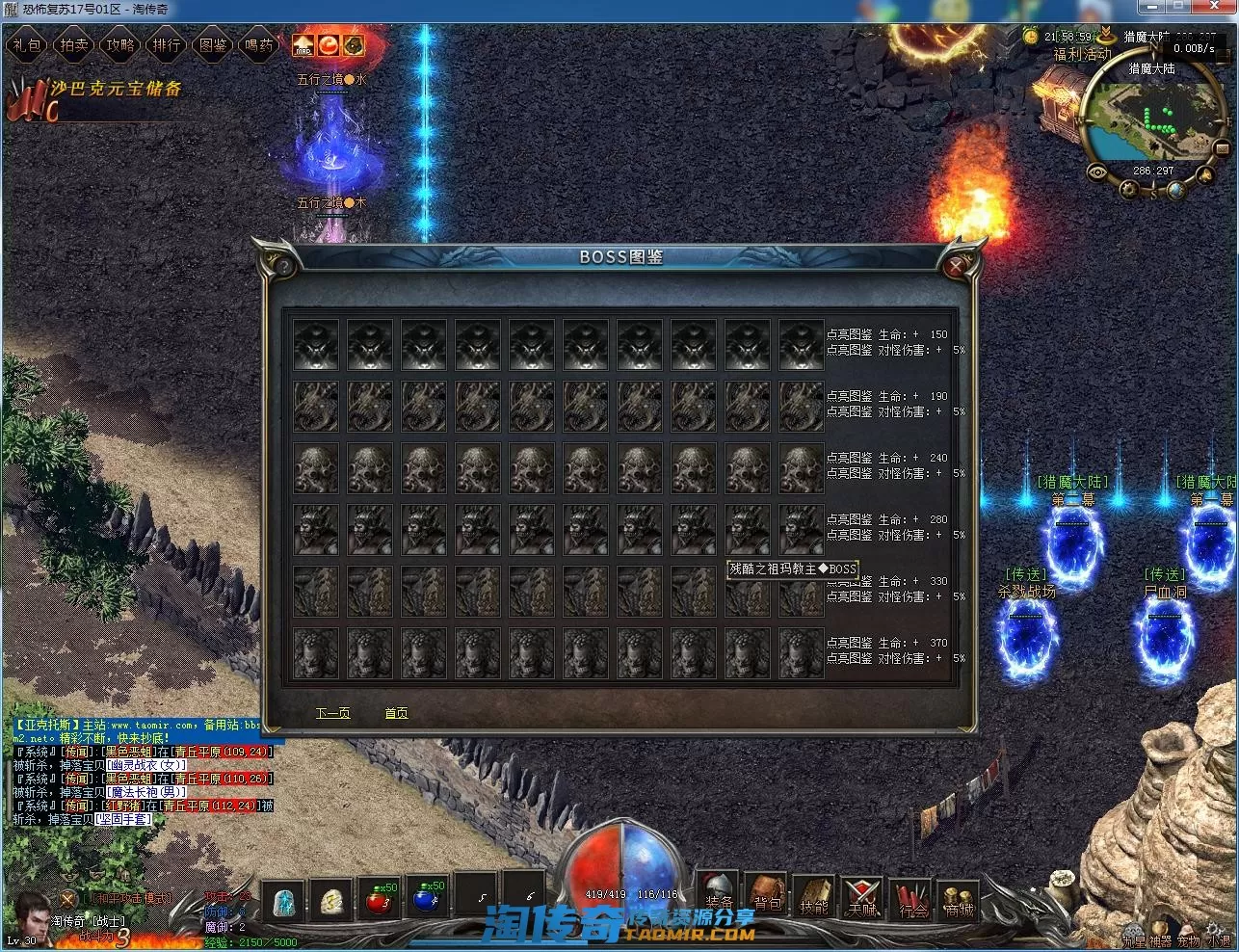Open the 天赋 talents panel
1239x952 pixels.
click(x=862, y=896)
